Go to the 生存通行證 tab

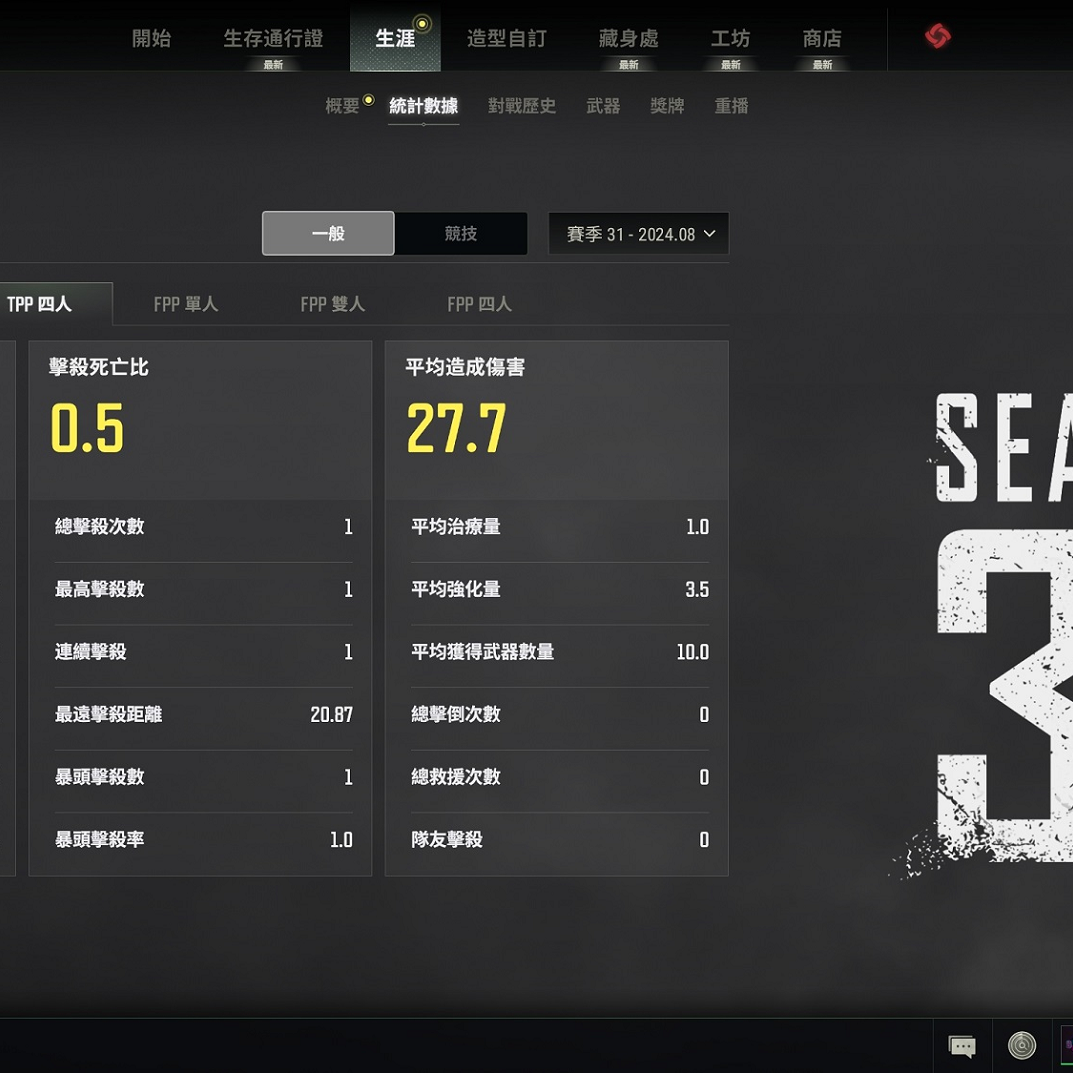[x=273, y=39]
